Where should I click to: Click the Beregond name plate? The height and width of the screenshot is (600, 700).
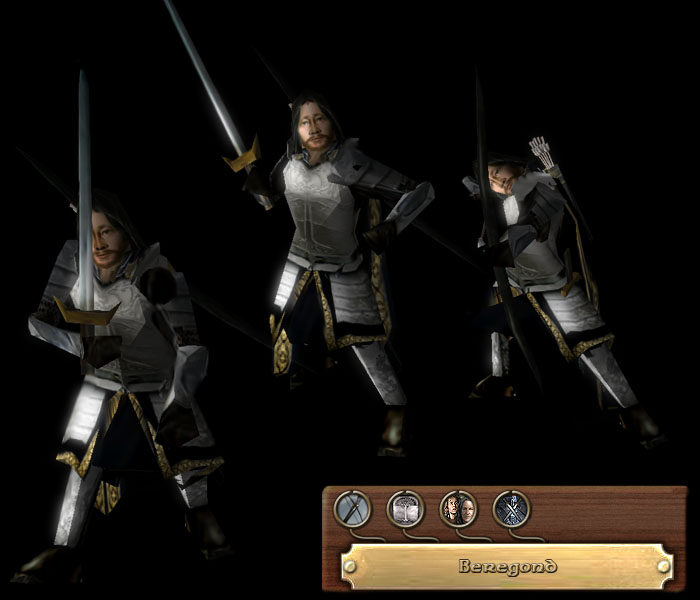[505, 566]
